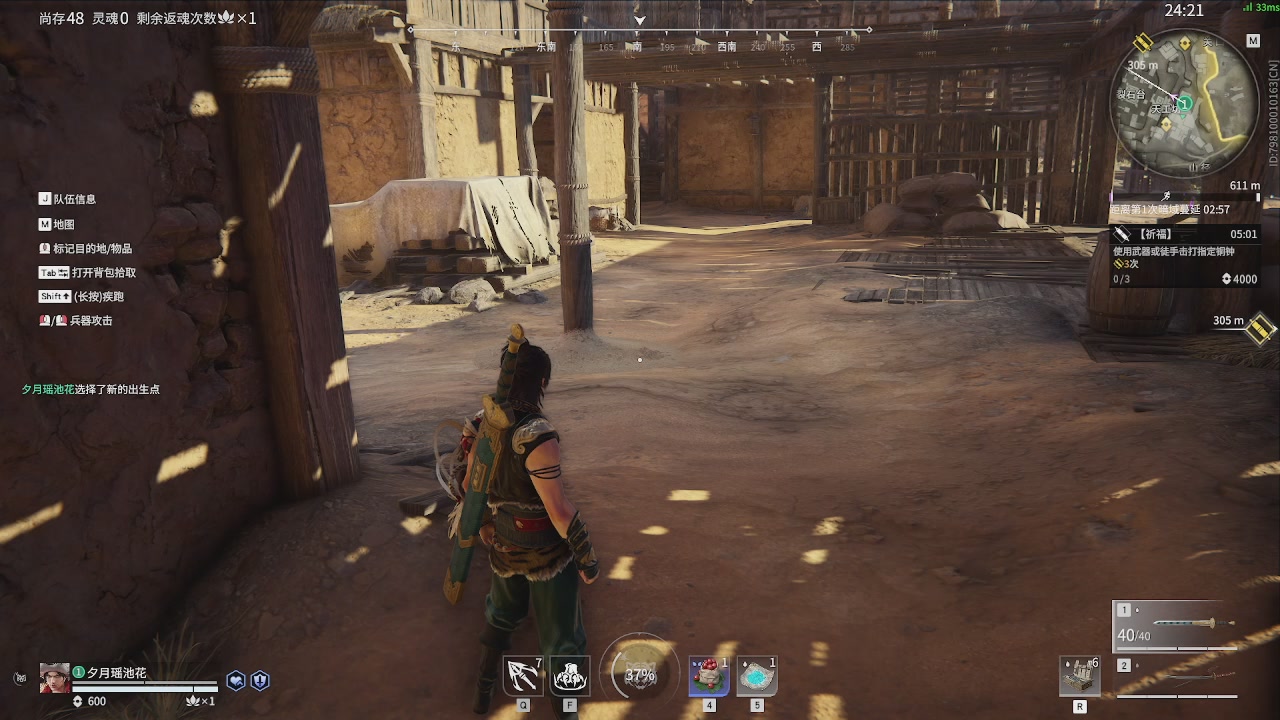Open the circular minimap
Screen dimensions: 1280x720
pyautogui.click(x=1185, y=103)
